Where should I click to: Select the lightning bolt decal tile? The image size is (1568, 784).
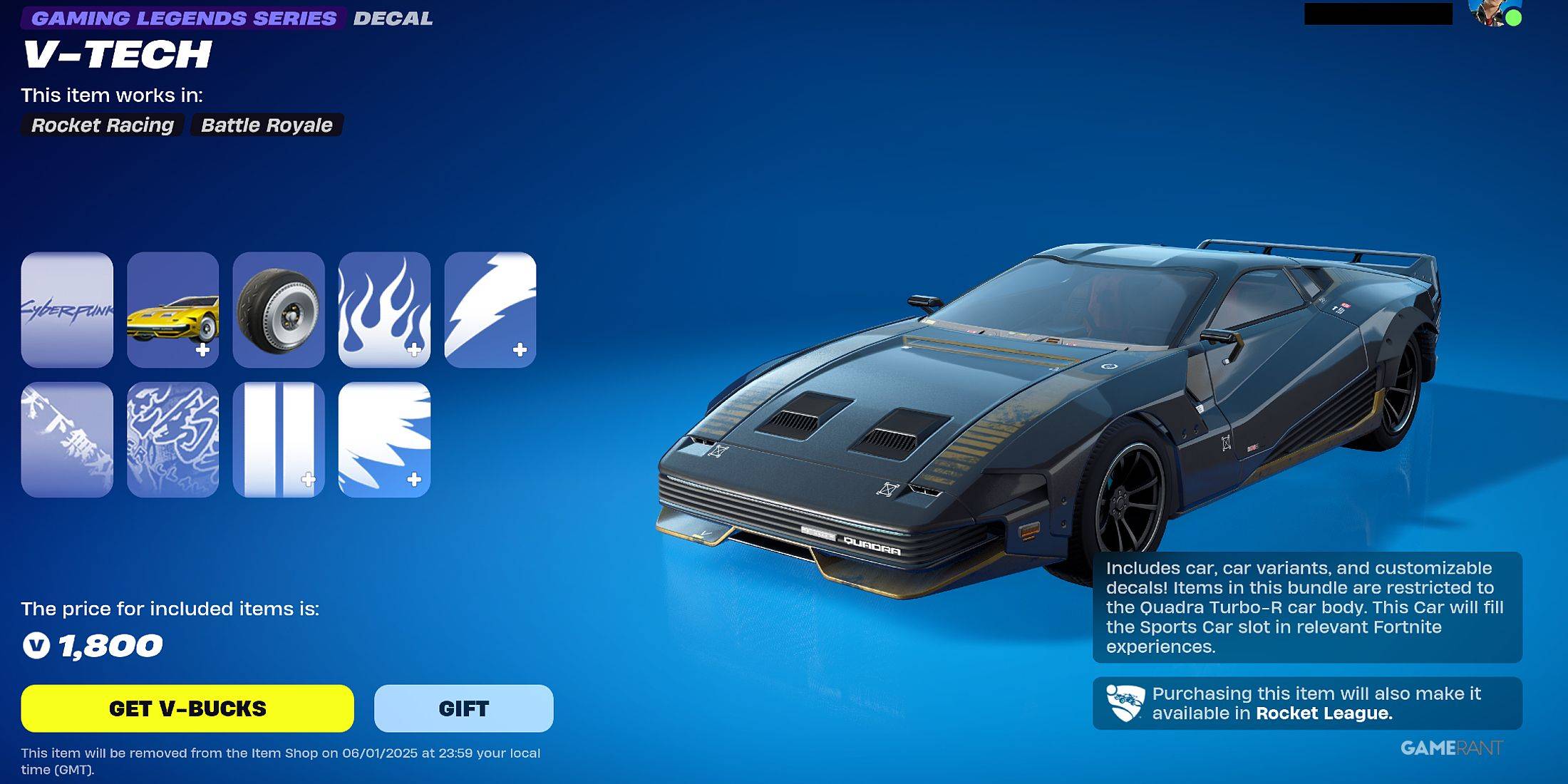[490, 309]
